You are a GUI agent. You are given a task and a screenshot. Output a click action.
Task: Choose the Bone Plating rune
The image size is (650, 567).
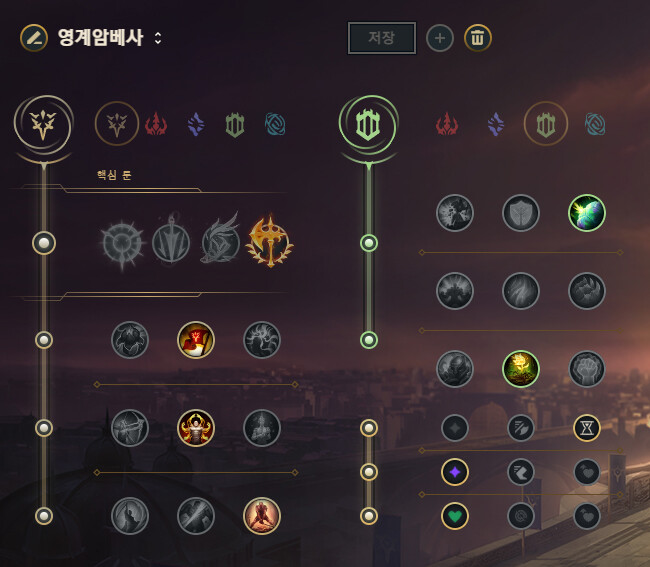pos(587,291)
